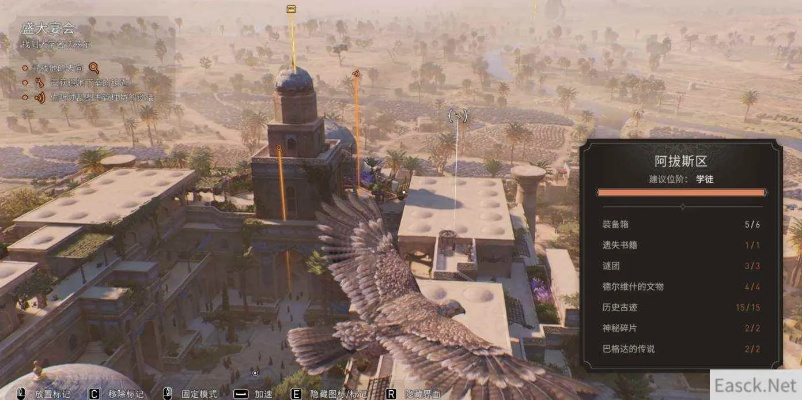Choose the 神秘碎片 row
802x400 pixels.
click(x=680, y=328)
